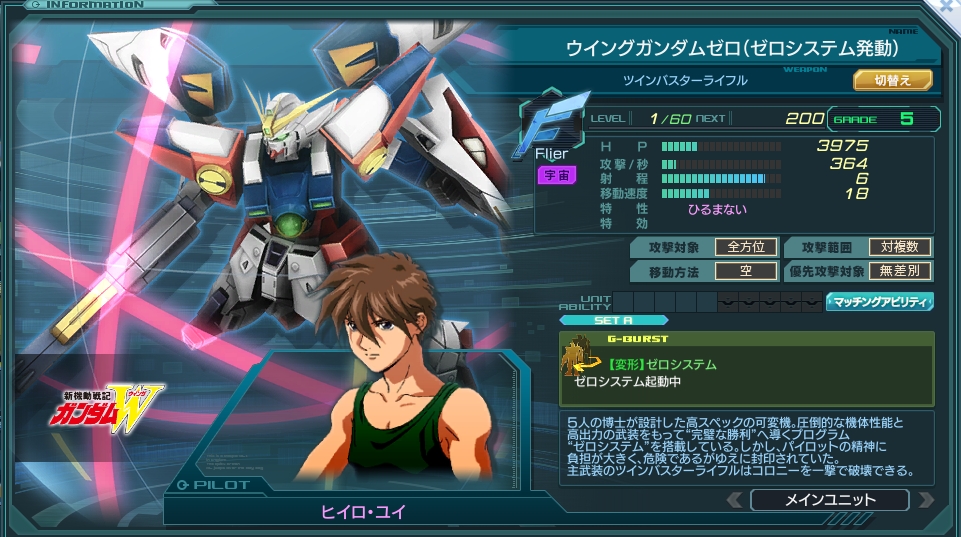Open the マッチングアビリティ panel
Image resolution: width=961 pixels, height=537 pixels.
click(879, 301)
